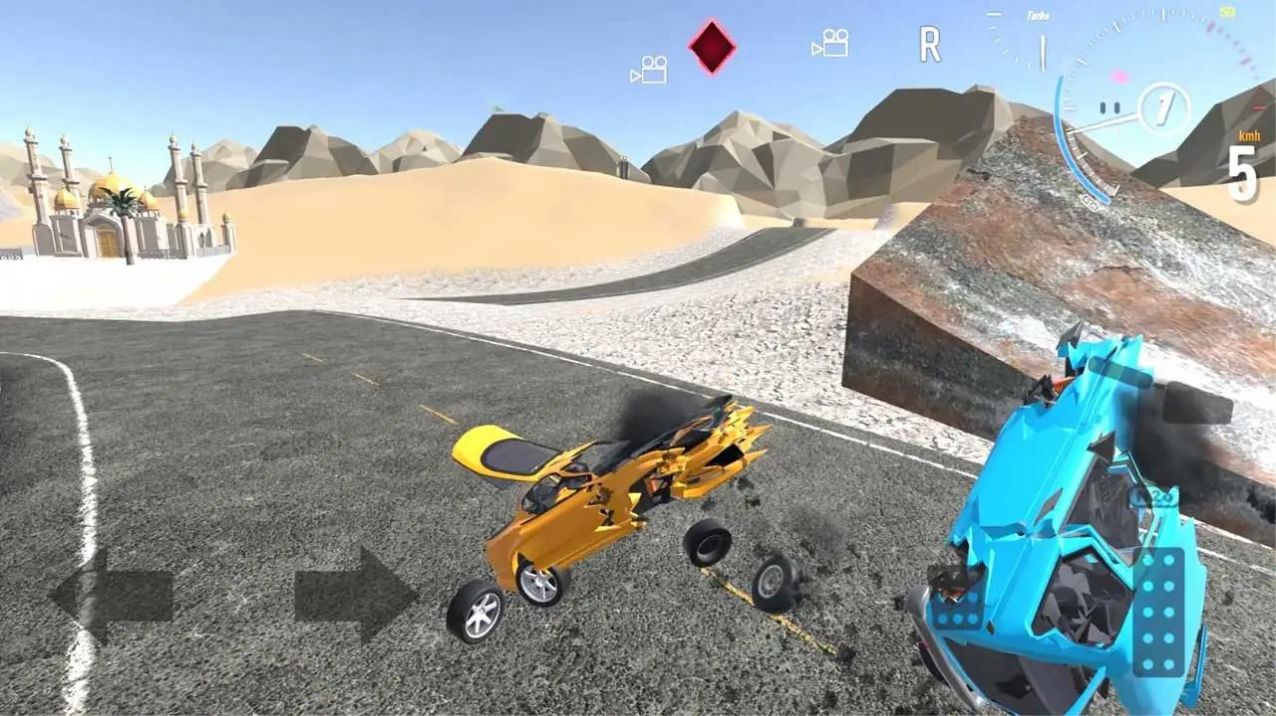Step on the tall gas pedal
The image size is (1276, 716).
(x=1159, y=611)
